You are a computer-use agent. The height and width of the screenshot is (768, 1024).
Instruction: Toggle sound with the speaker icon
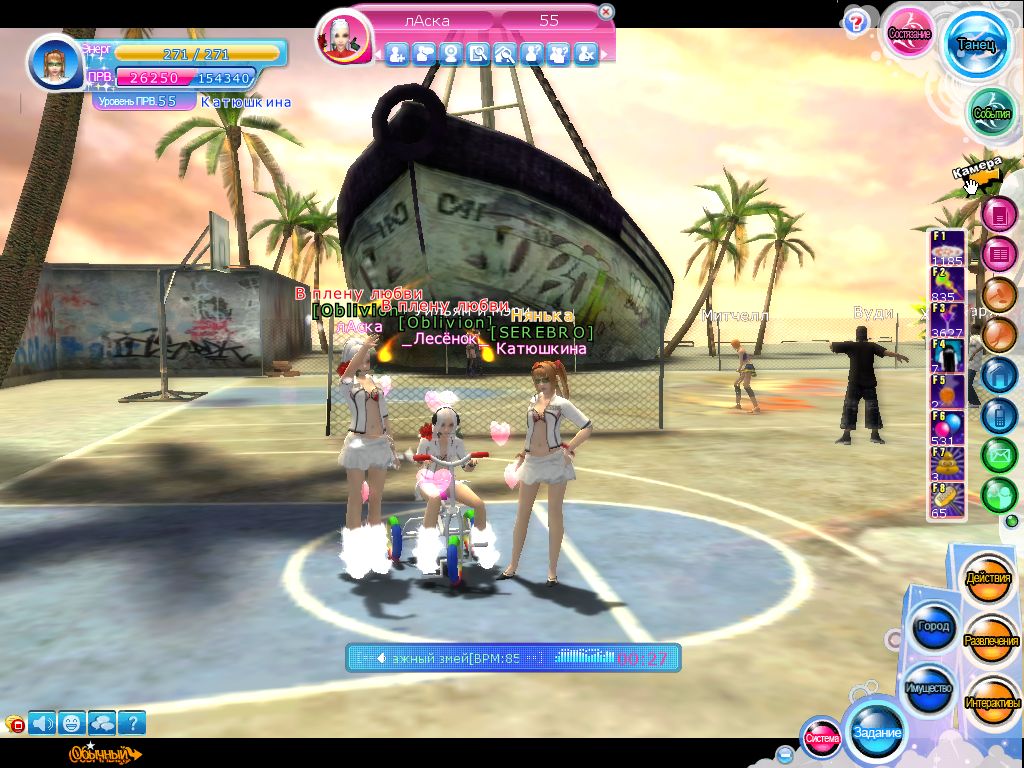(42, 722)
